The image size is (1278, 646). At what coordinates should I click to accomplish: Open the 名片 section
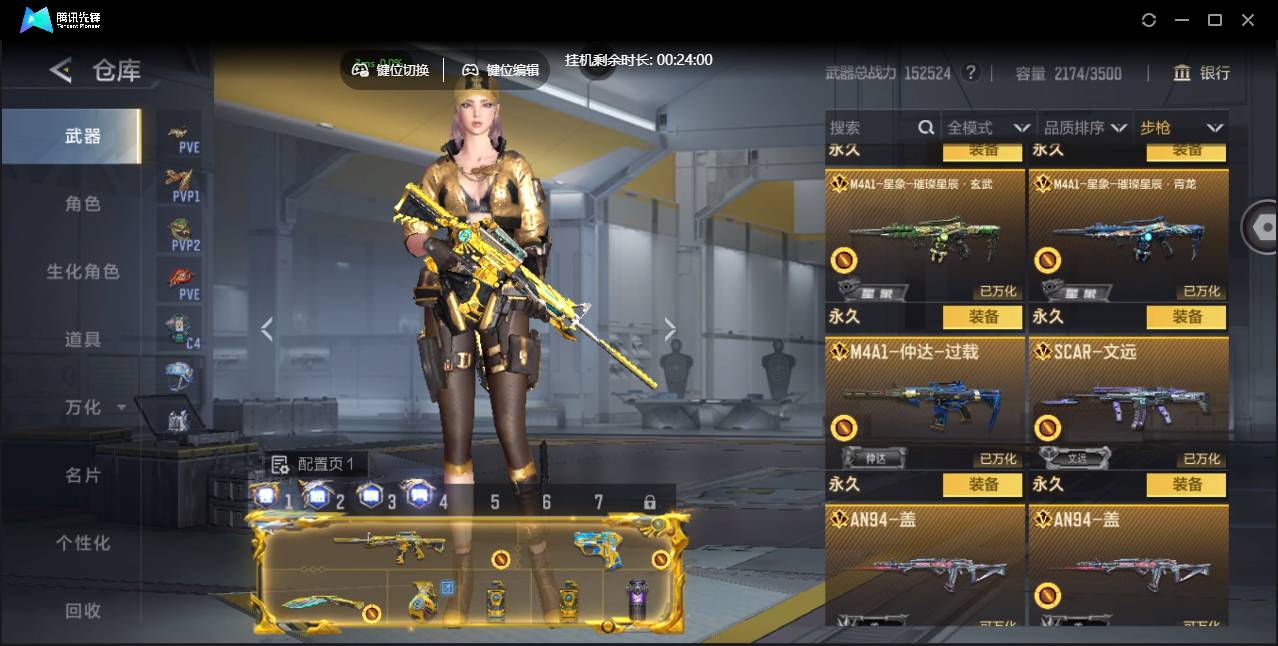[x=83, y=475]
